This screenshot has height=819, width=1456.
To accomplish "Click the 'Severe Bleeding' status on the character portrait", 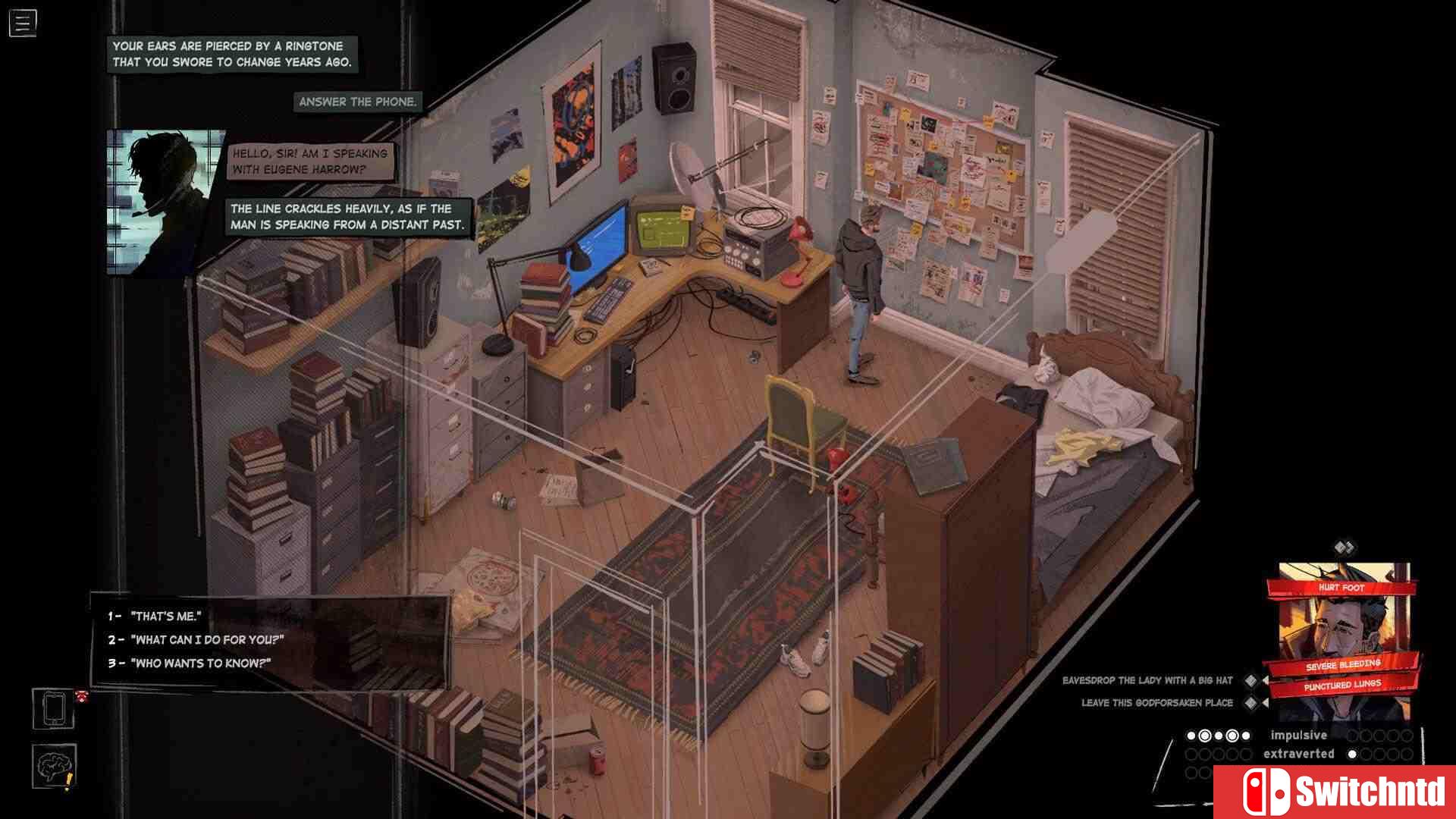I will [1343, 663].
